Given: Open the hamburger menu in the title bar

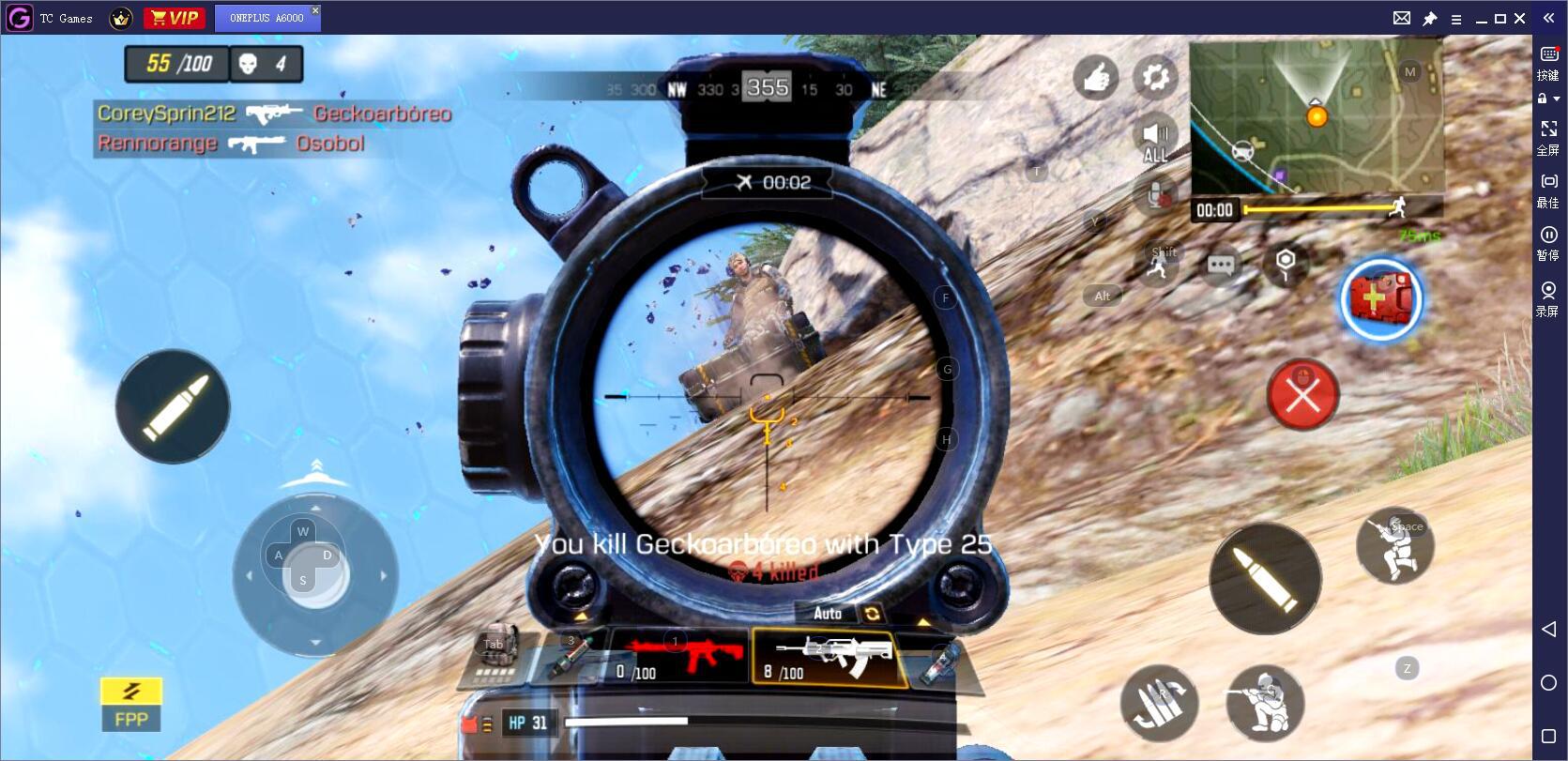Looking at the screenshot, I should tap(1456, 18).
